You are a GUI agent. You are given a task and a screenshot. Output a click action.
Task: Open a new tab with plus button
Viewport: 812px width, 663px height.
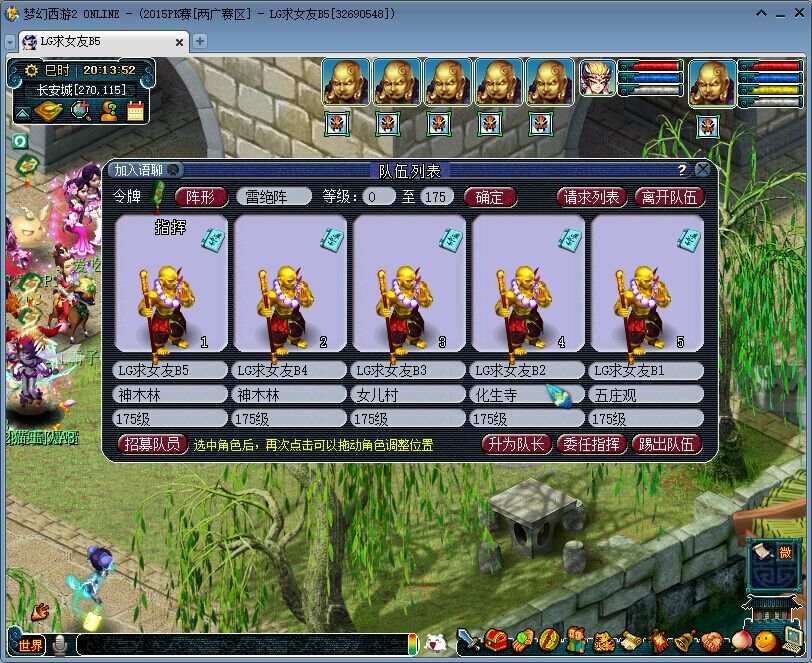click(200, 41)
